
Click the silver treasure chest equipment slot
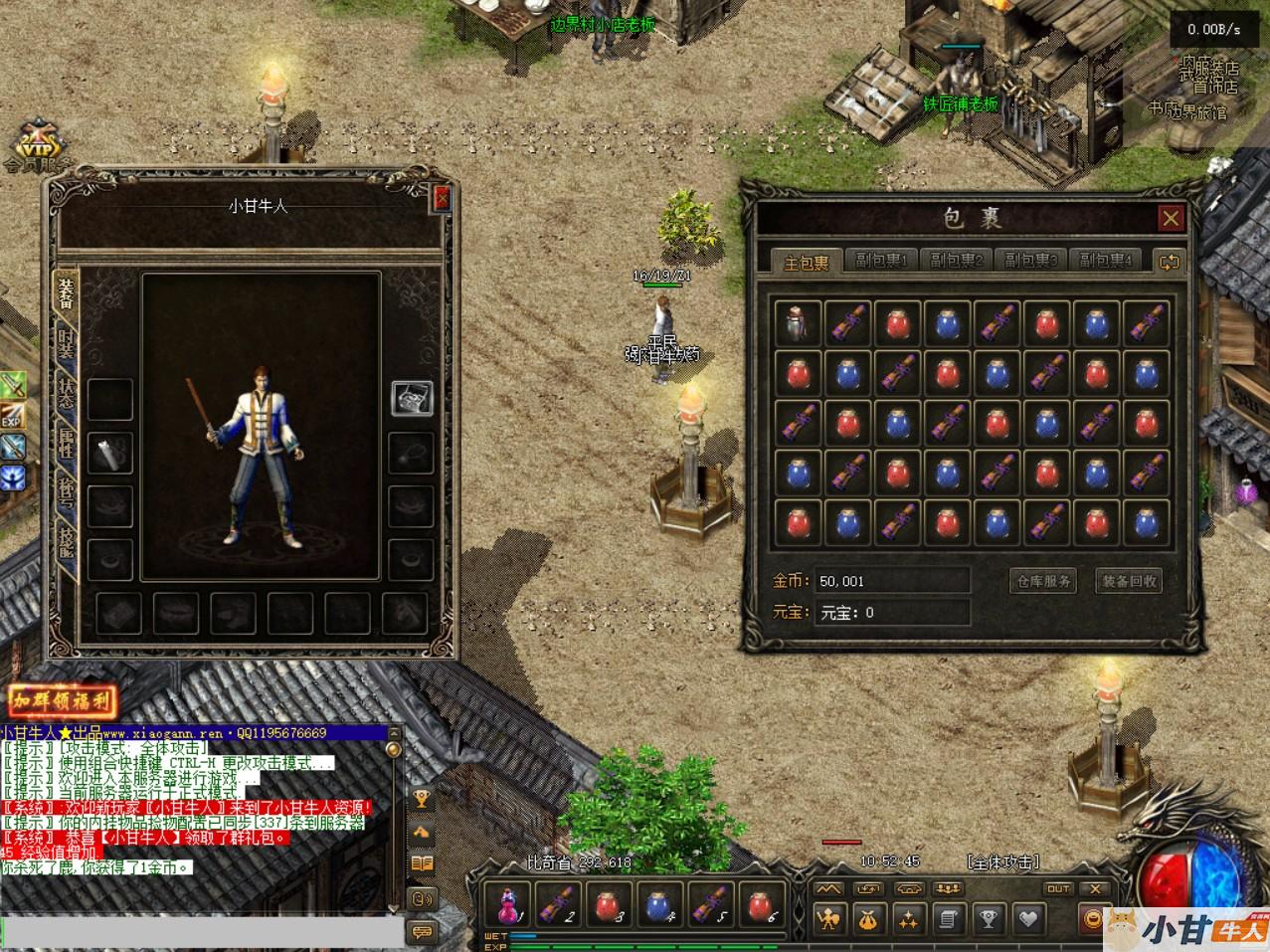tap(411, 399)
